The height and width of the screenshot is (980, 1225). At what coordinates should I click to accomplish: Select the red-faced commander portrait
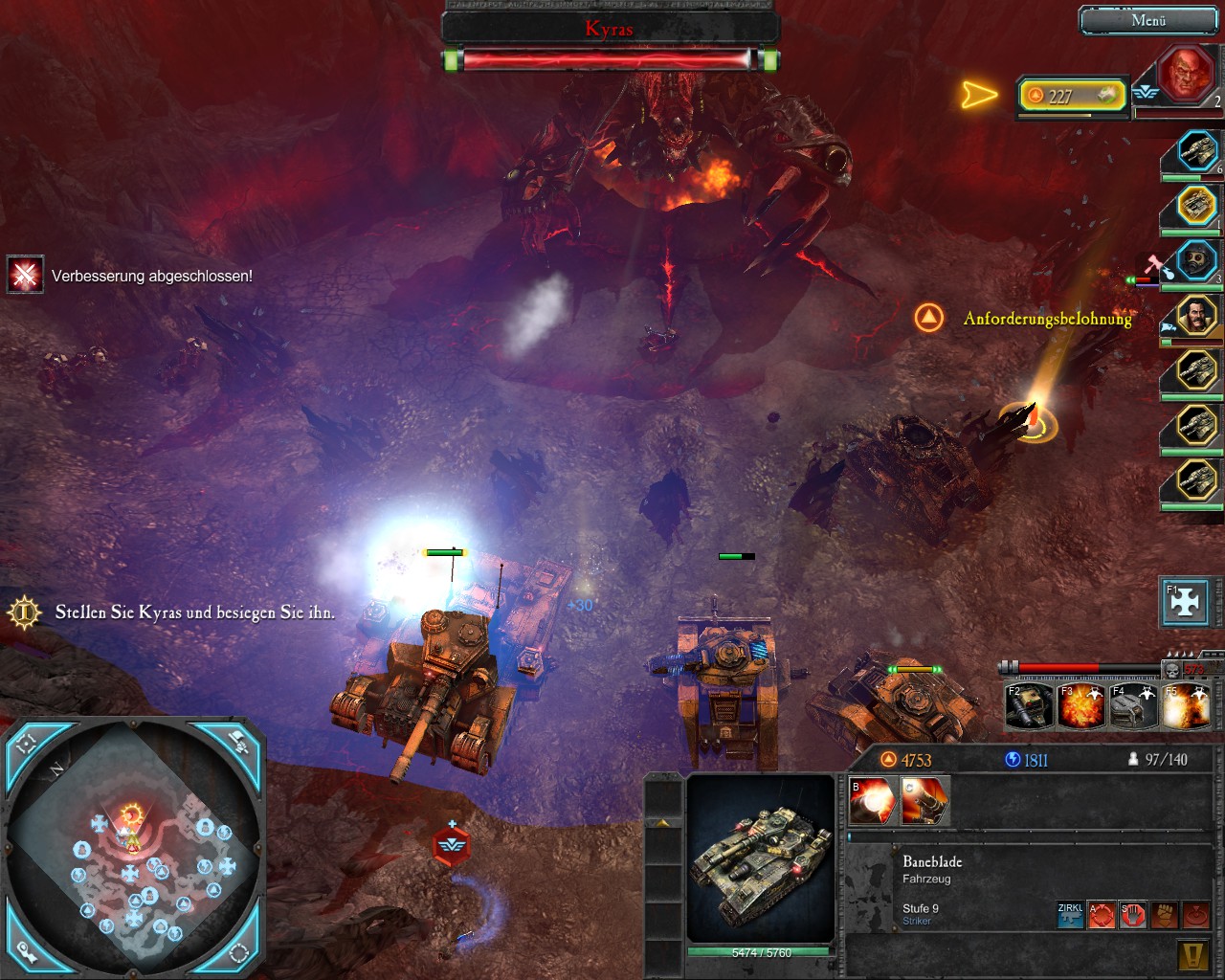tap(1187, 75)
